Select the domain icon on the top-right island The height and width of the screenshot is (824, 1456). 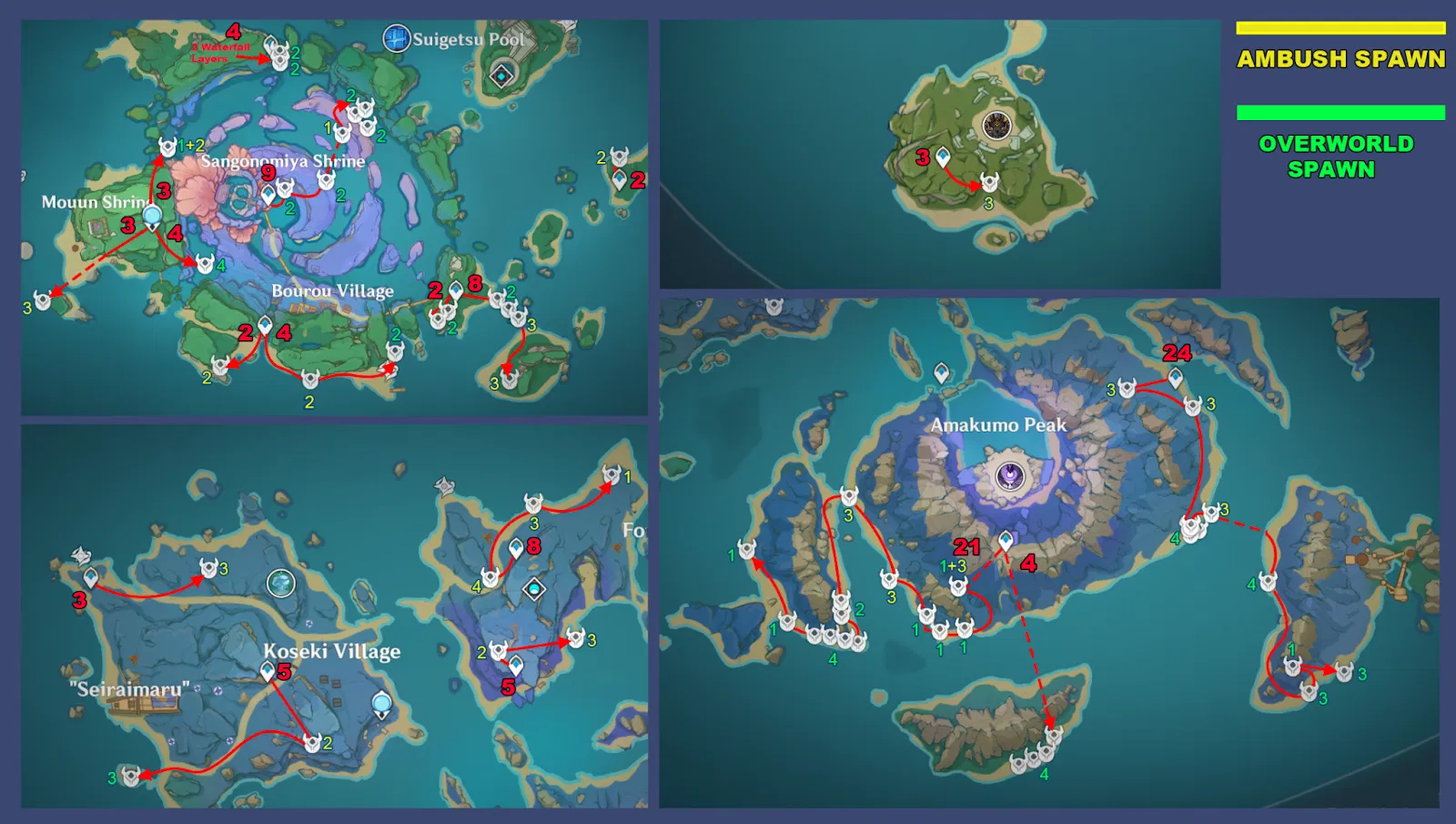pos(996,124)
